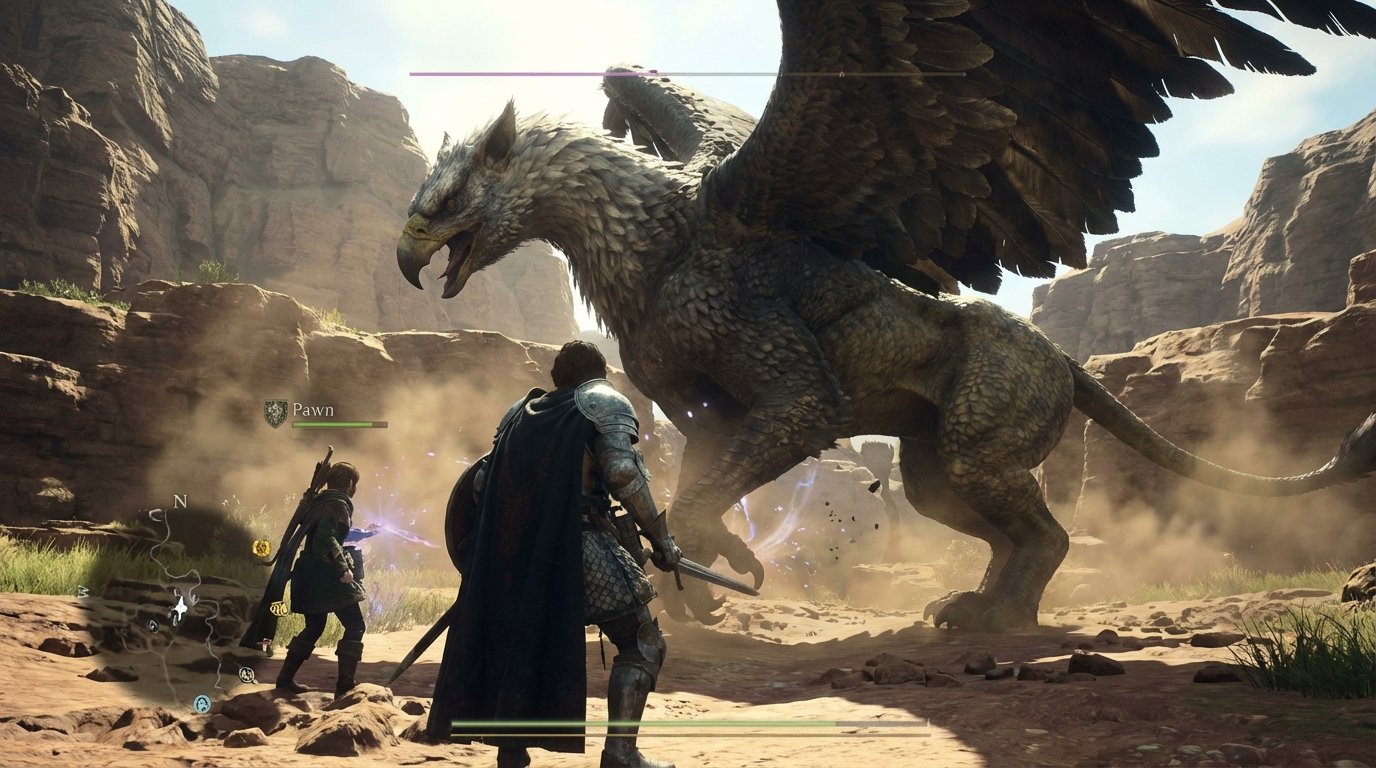Click the small green item icon near the rocks
1376x768 pixels.
tap(267, 647)
